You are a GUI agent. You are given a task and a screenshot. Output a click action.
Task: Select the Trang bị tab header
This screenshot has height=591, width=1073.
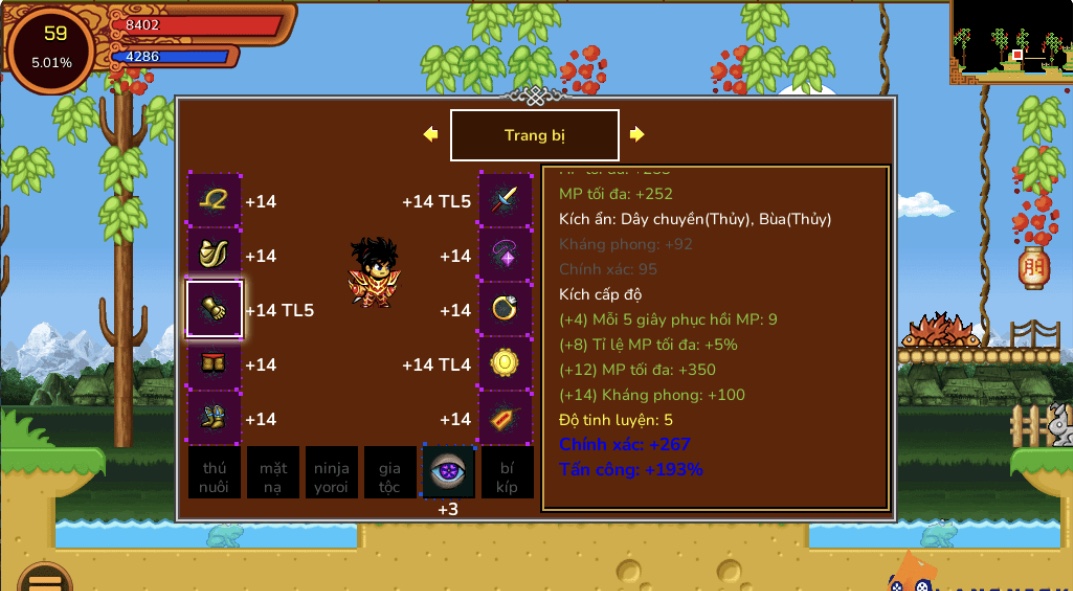pyautogui.click(x=534, y=135)
